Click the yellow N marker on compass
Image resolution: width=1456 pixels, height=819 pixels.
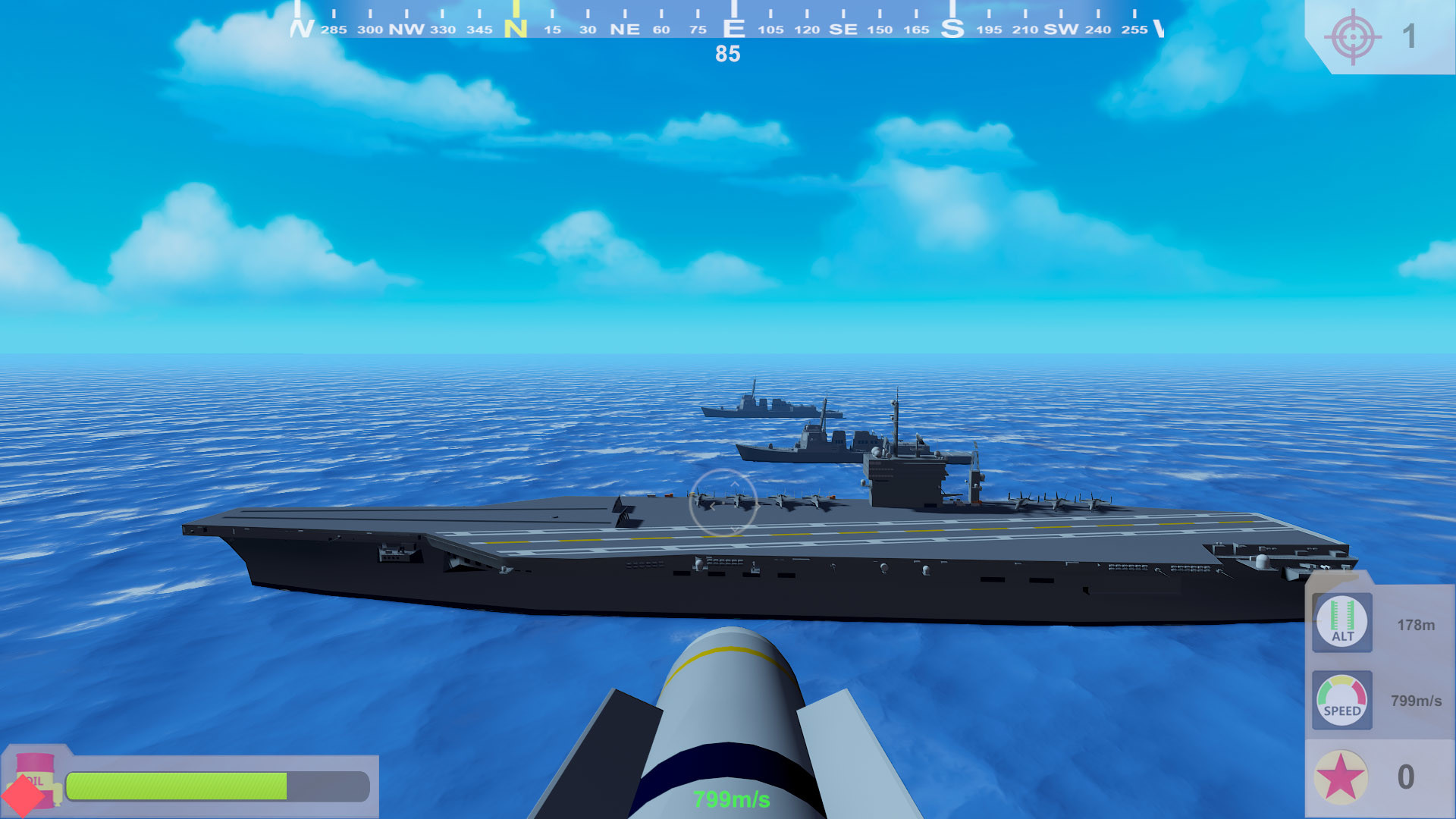coord(516,29)
